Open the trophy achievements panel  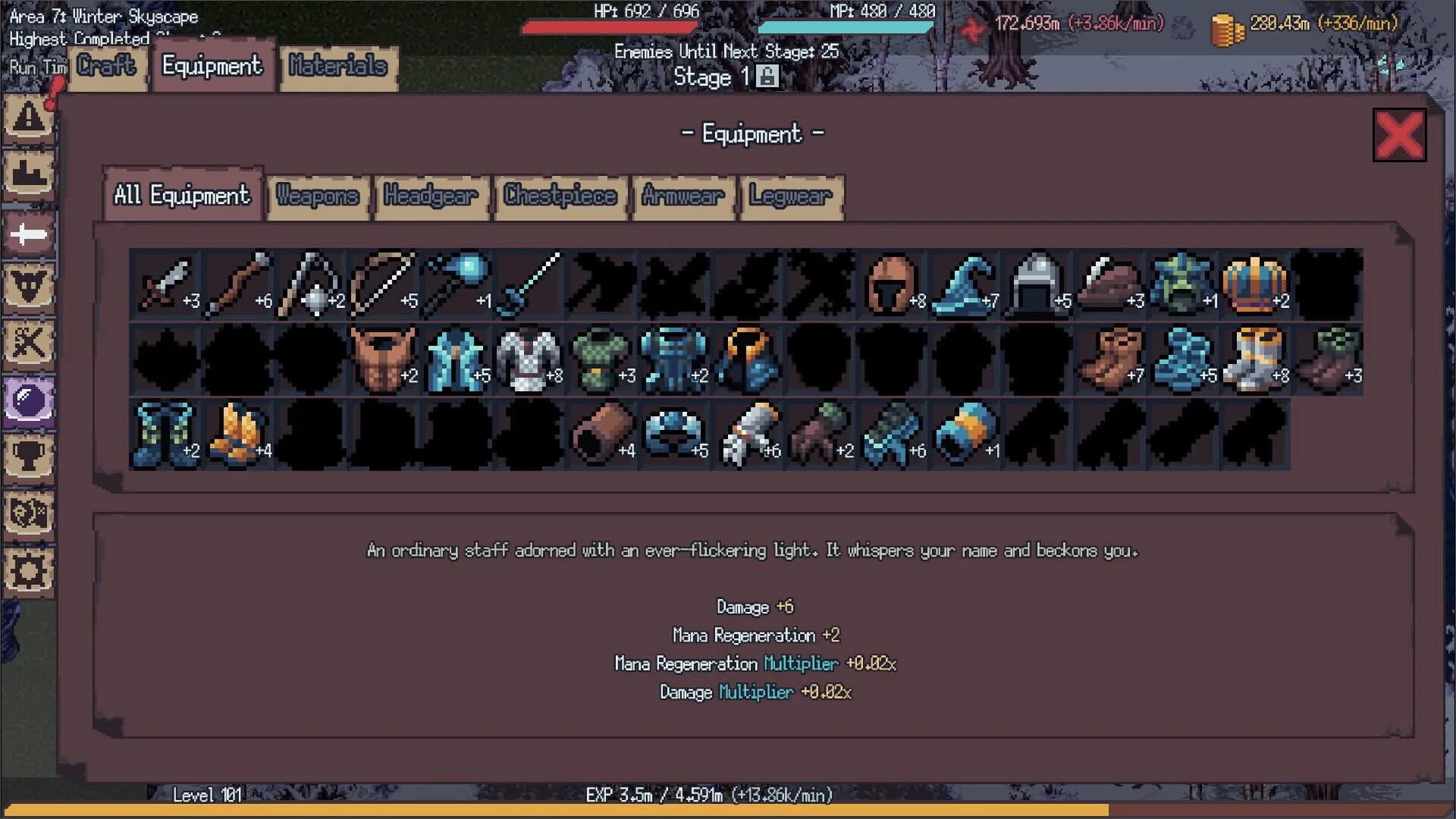[29, 455]
